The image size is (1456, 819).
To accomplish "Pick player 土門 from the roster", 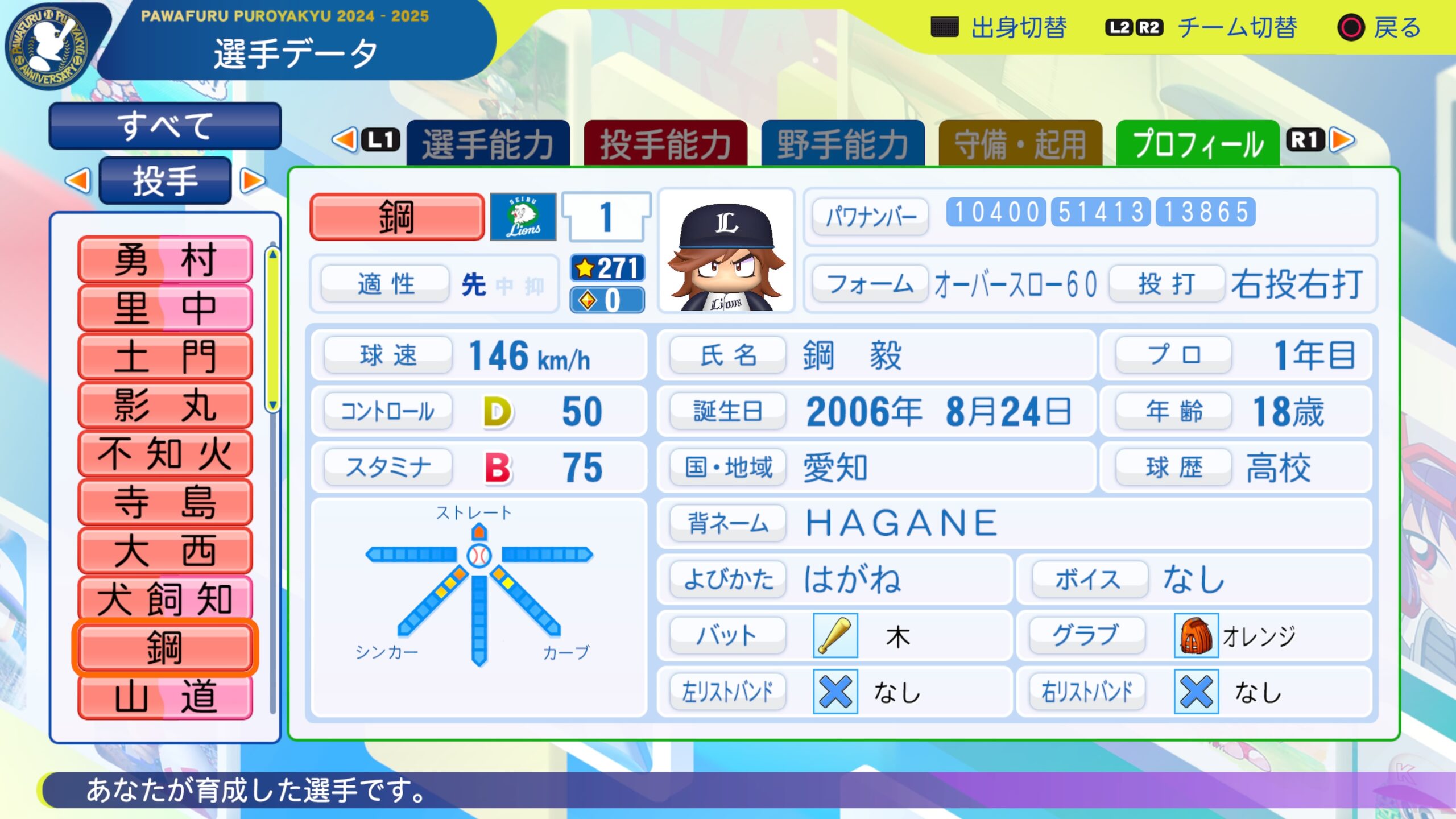I will 165,357.
